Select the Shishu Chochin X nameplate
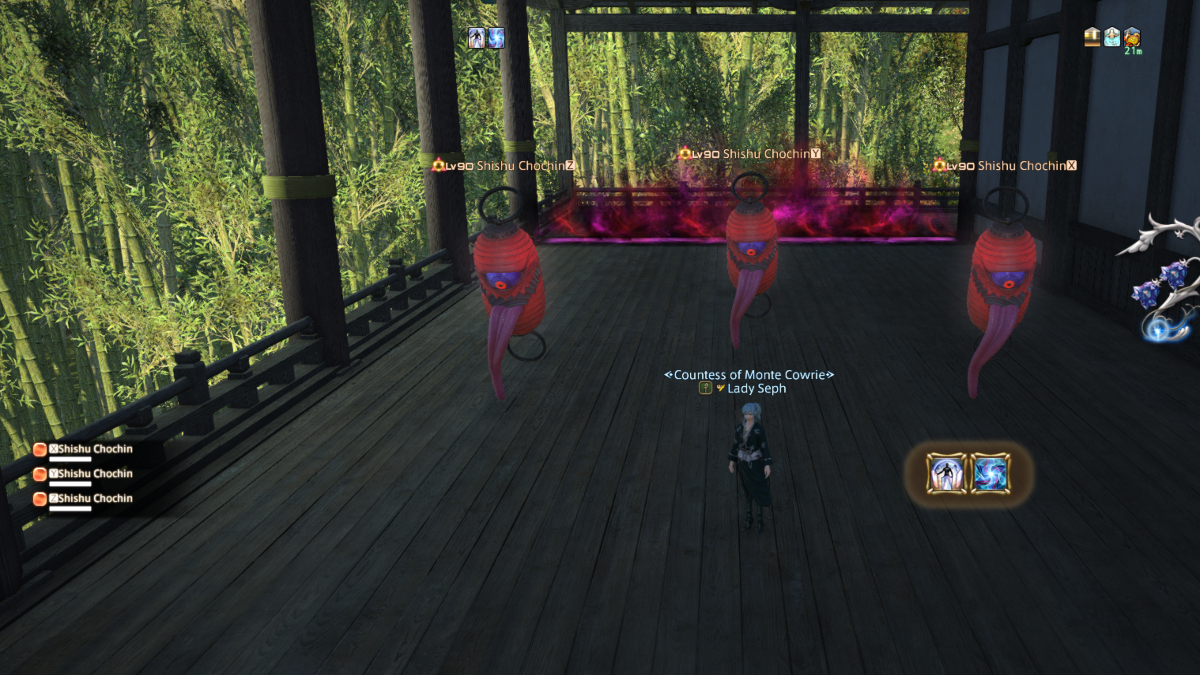 point(1005,165)
